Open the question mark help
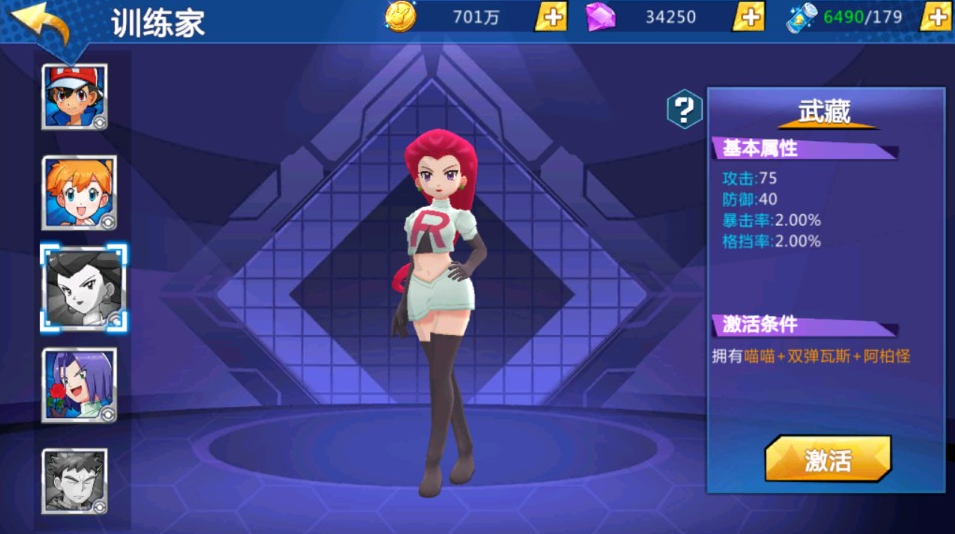 (x=684, y=109)
